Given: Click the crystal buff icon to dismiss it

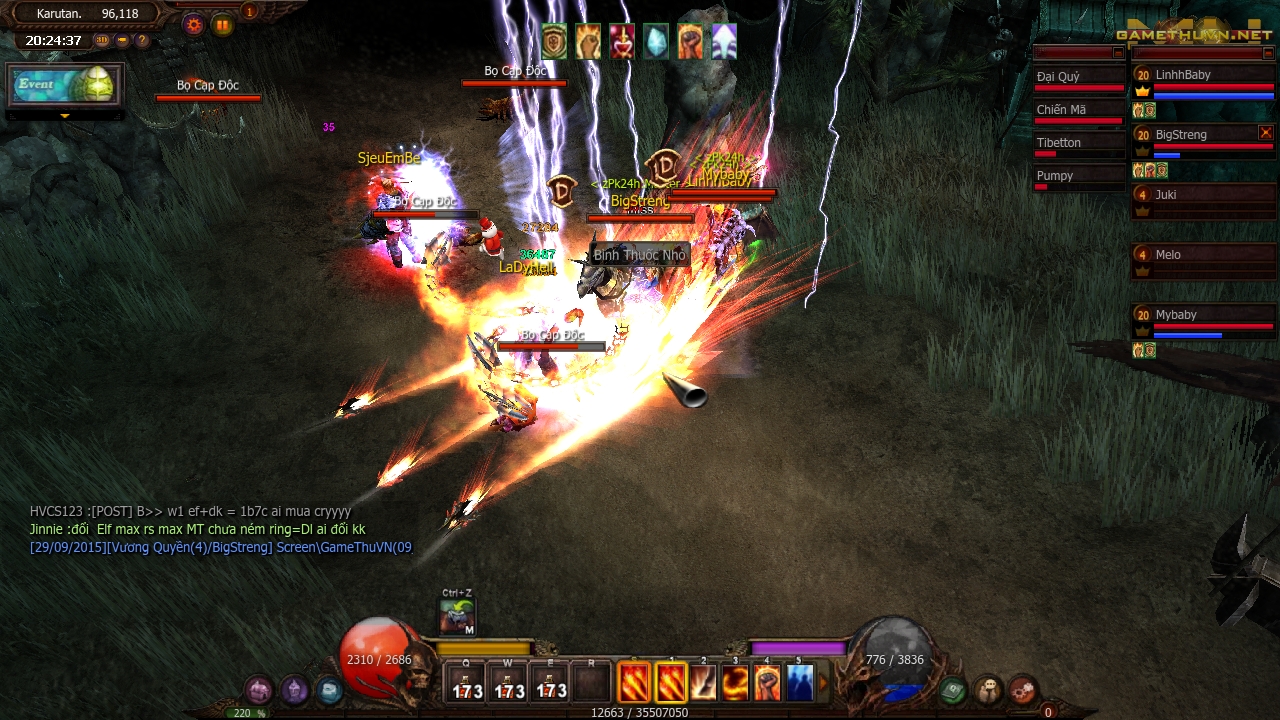Looking at the screenshot, I should (656, 40).
